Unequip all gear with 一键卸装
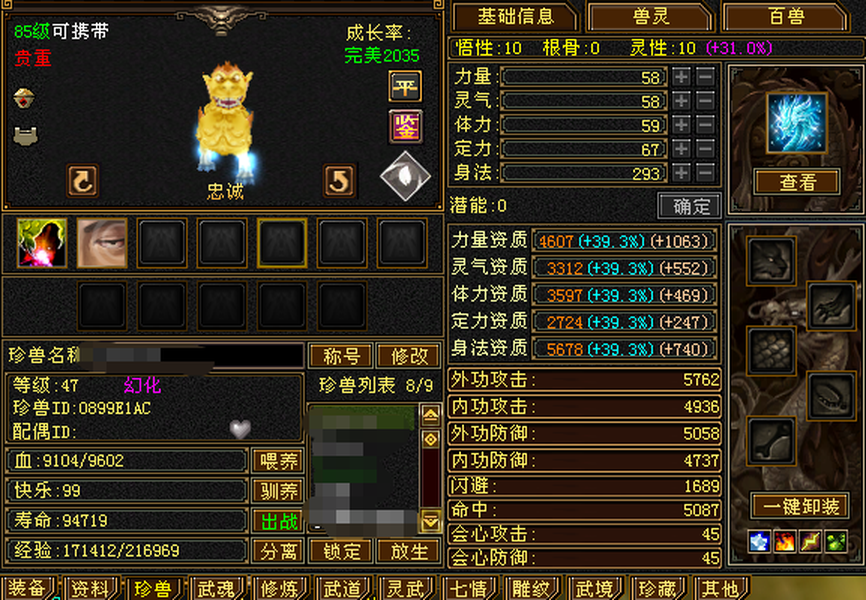Viewport: 866px width, 600px height. (799, 507)
